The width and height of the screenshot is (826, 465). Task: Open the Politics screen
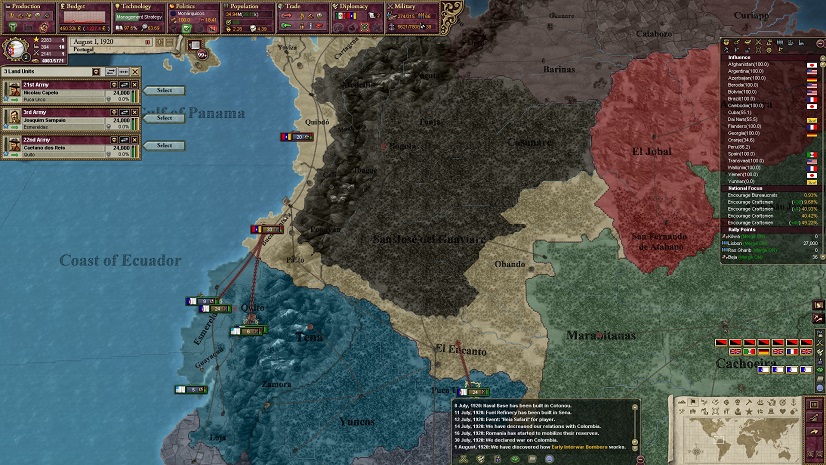[196, 6]
